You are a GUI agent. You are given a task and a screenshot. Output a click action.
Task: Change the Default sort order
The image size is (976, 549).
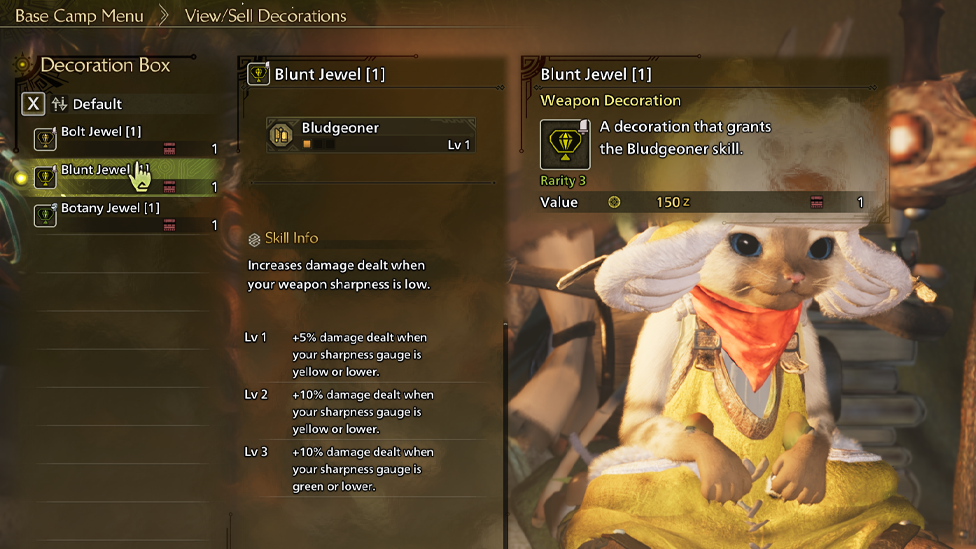point(86,104)
